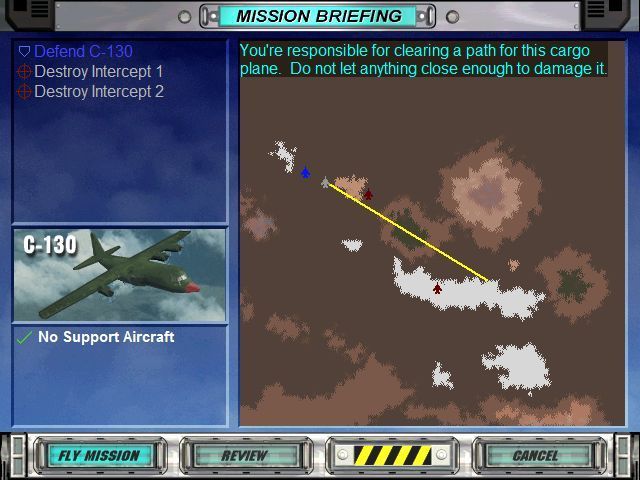This screenshot has width=640, height=480.
Task: Pick the red interceptor marker near the route start
Action: pos(368,194)
